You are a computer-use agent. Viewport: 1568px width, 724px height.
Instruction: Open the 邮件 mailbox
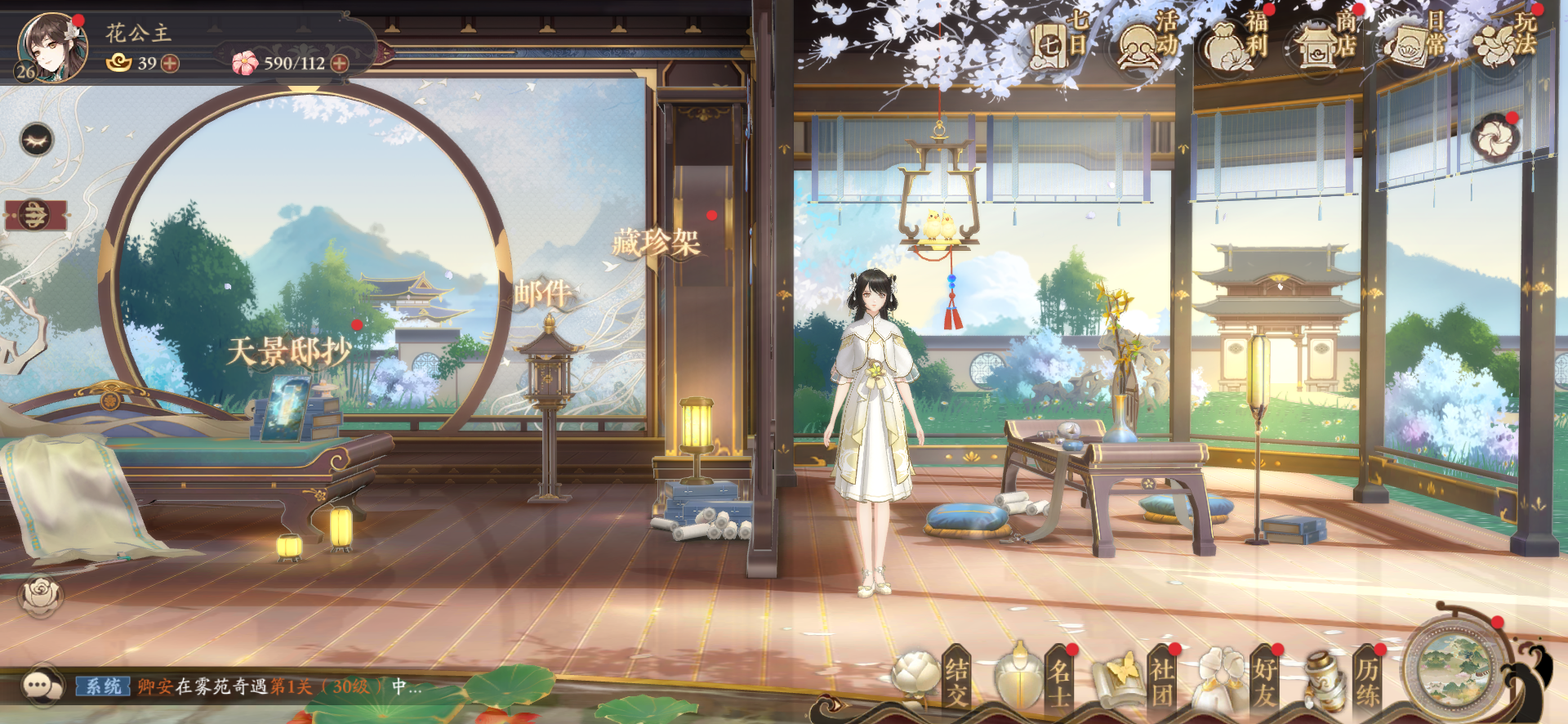pyautogui.click(x=541, y=293)
